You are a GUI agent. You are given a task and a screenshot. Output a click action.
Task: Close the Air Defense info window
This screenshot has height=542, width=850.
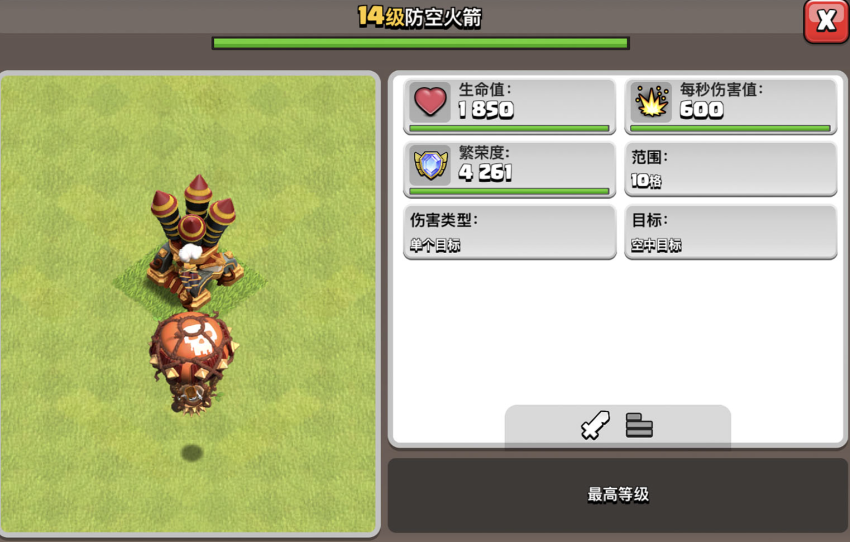[x=826, y=21]
